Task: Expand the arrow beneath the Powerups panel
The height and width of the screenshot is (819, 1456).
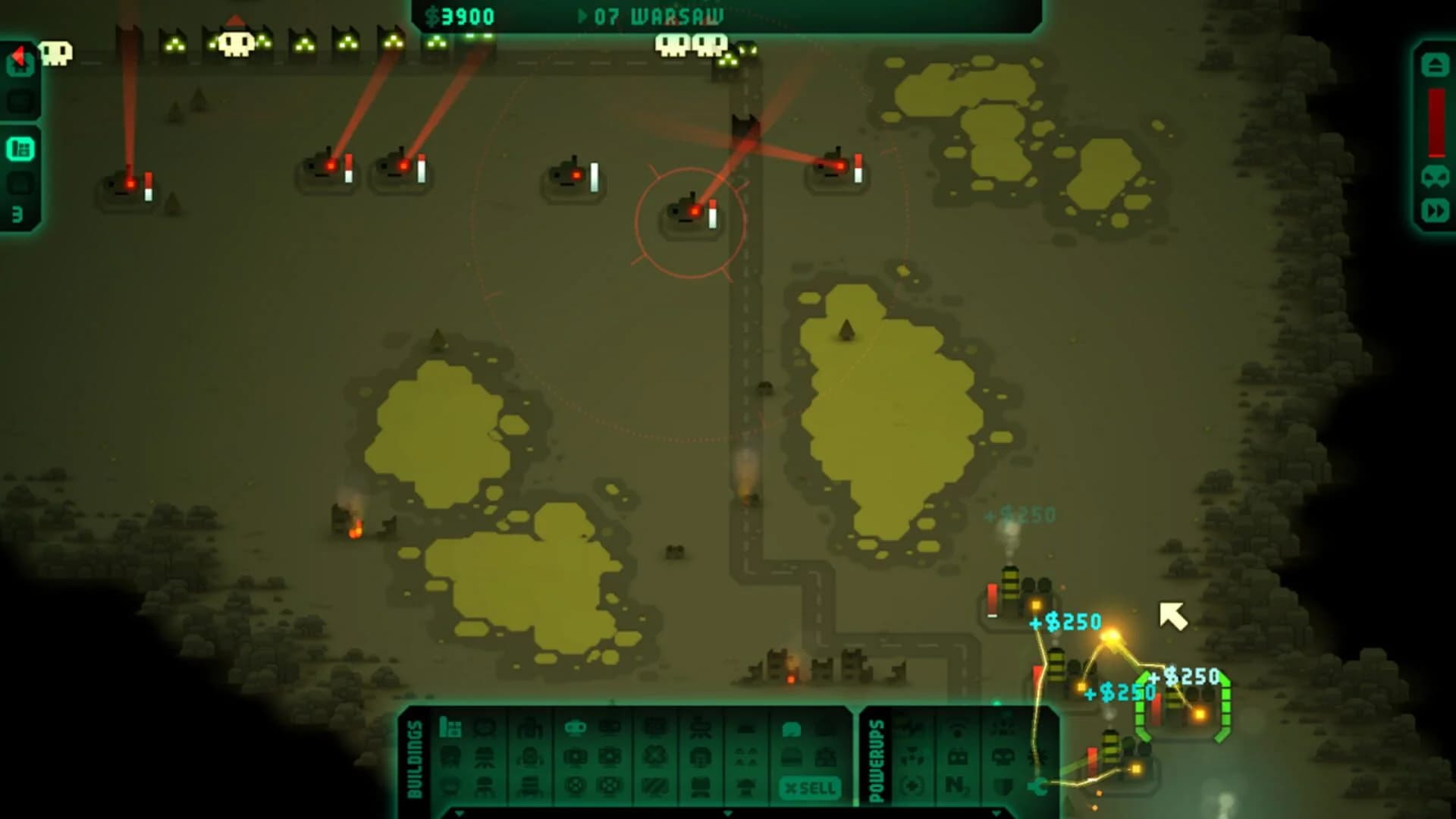Action: pyautogui.click(x=996, y=814)
